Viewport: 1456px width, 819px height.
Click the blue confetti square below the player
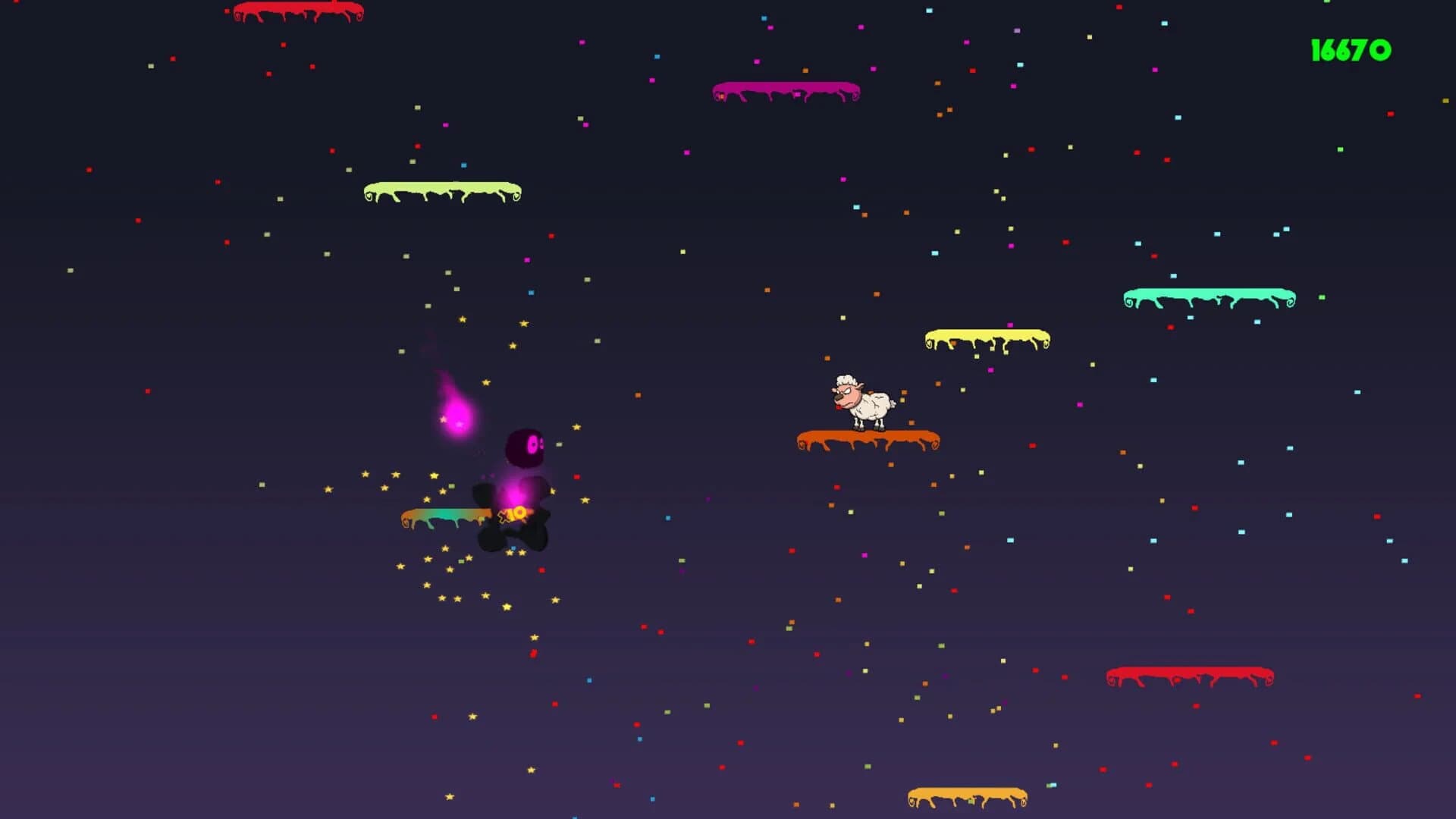coord(513,548)
